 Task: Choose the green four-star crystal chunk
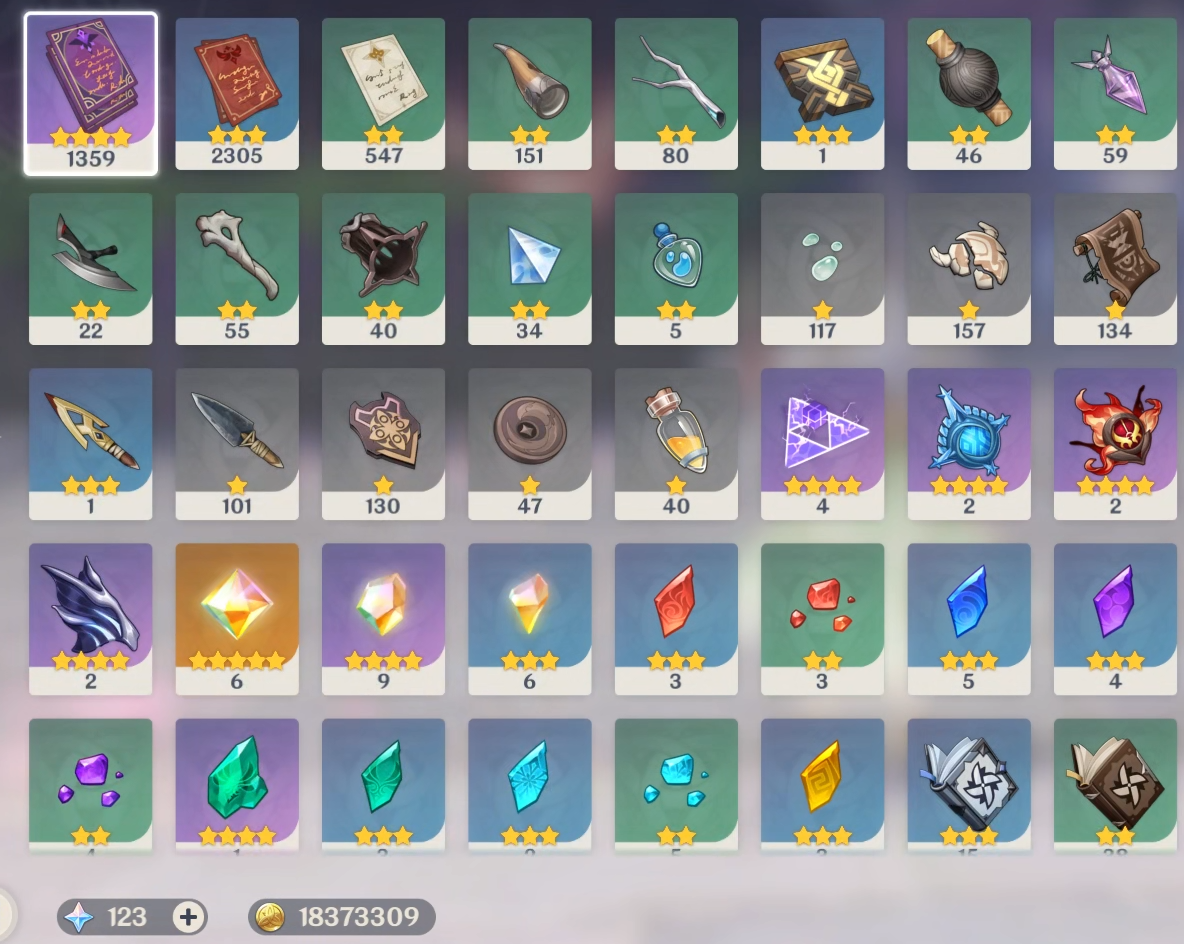click(237, 785)
